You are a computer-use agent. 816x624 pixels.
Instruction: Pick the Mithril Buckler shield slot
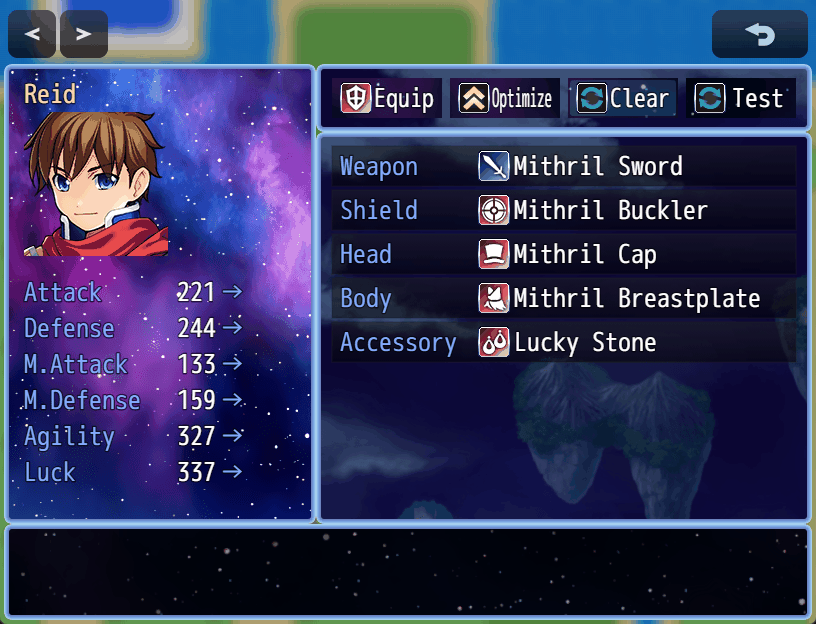pyautogui.click(x=565, y=210)
